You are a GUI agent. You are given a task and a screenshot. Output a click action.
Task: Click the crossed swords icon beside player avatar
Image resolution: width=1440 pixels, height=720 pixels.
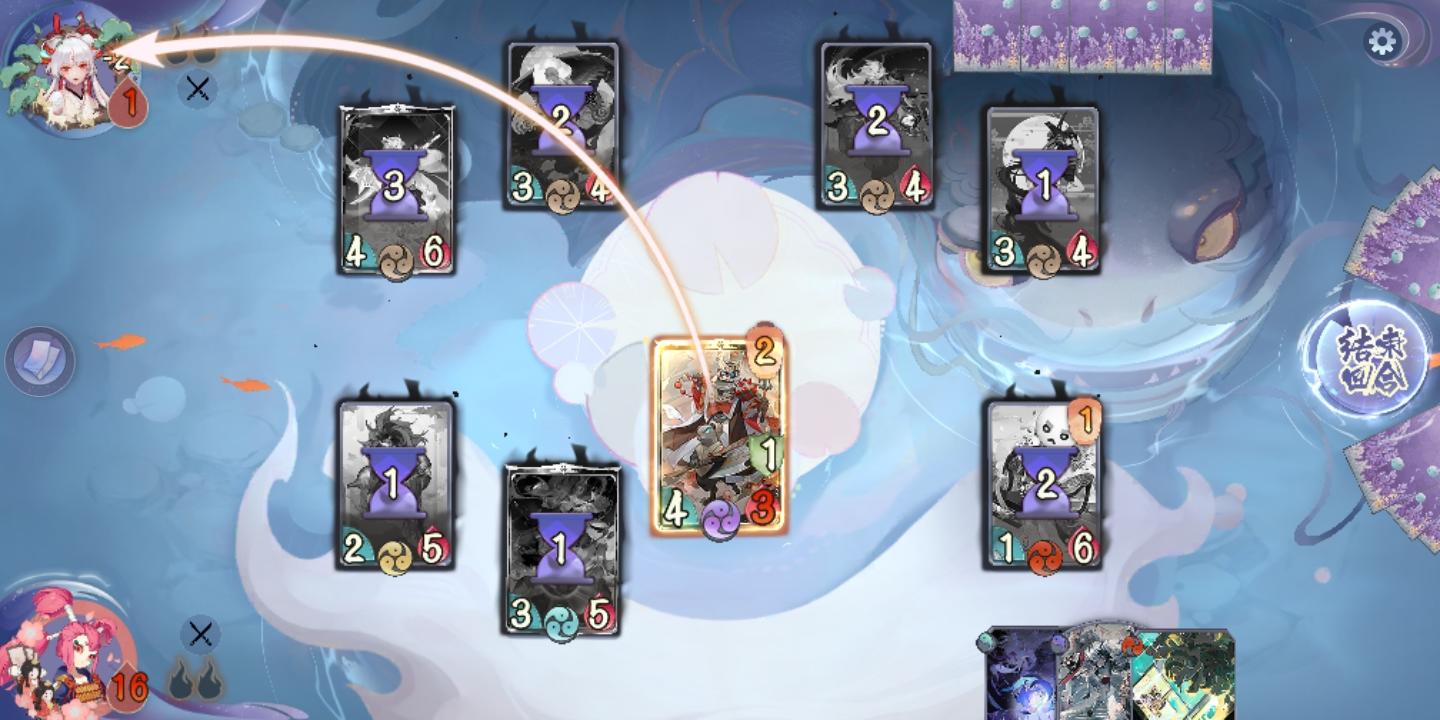(x=199, y=632)
